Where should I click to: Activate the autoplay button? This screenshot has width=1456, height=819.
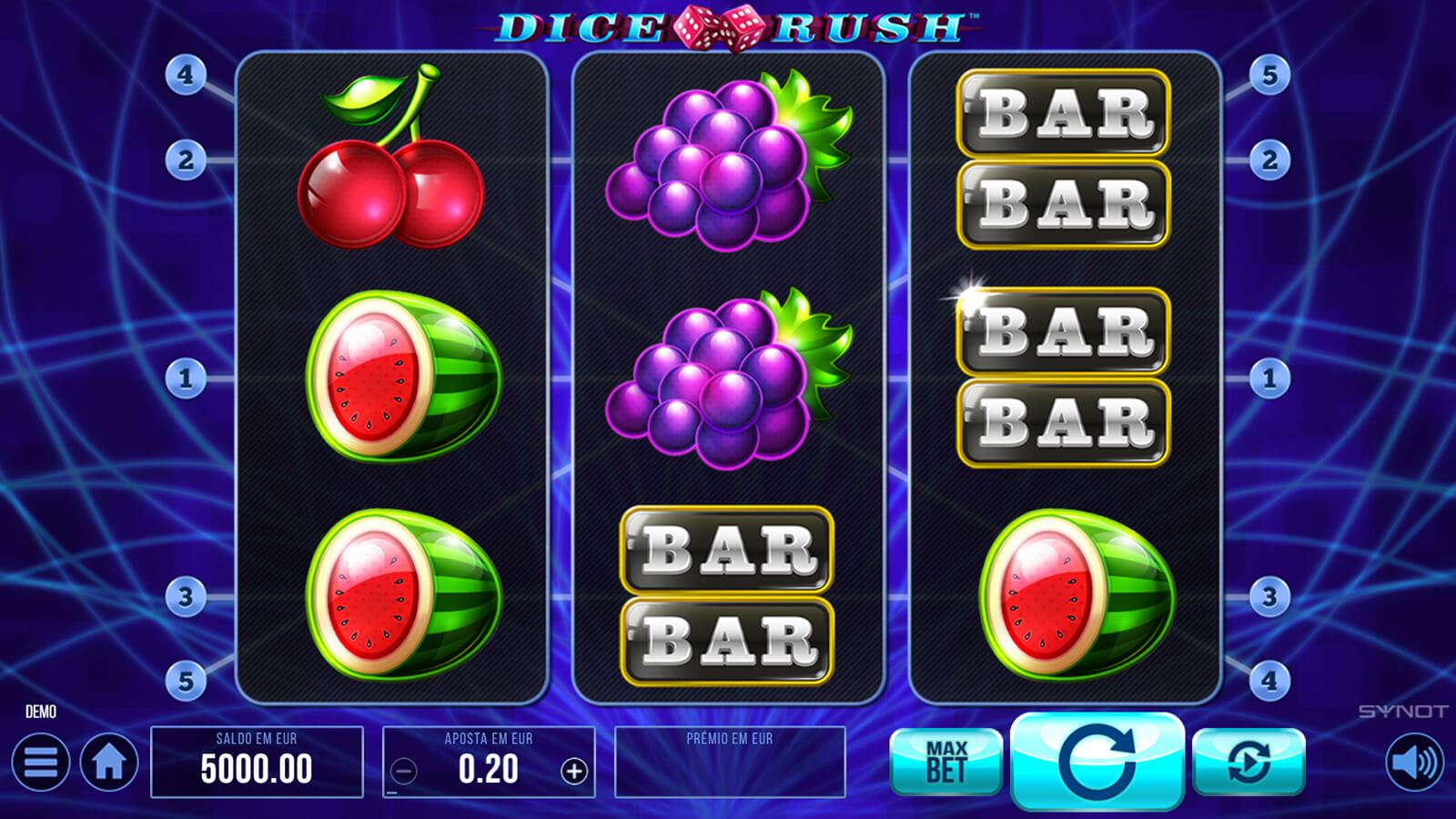(x=1249, y=762)
